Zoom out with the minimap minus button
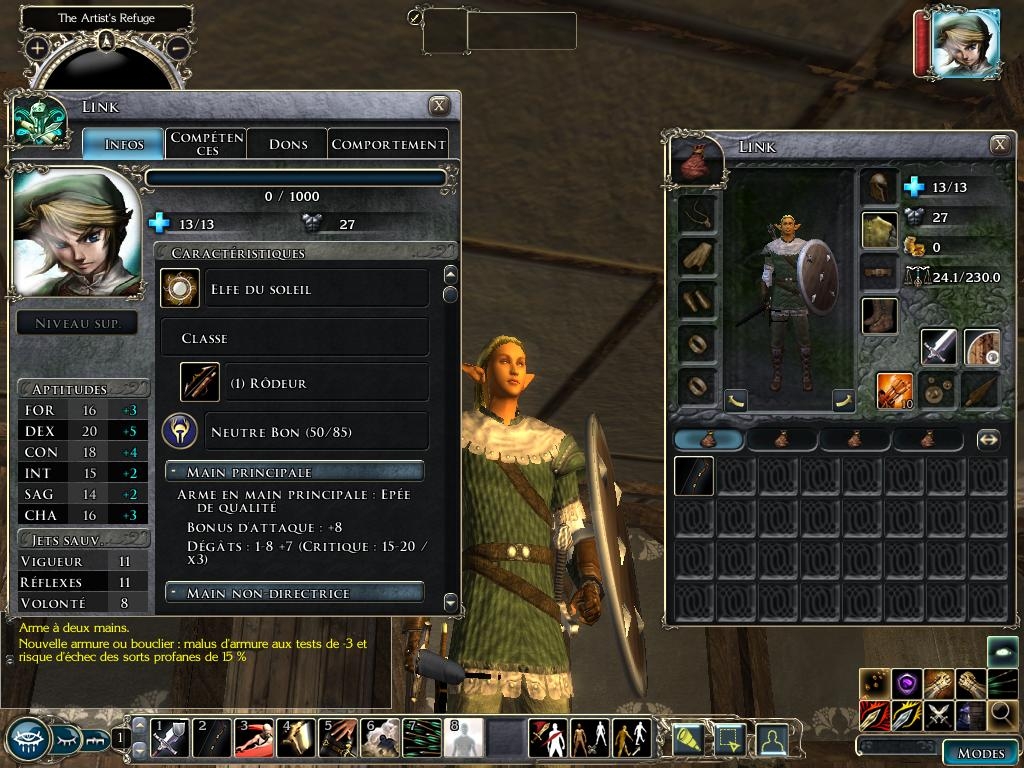The height and width of the screenshot is (768, 1024). pos(178,47)
